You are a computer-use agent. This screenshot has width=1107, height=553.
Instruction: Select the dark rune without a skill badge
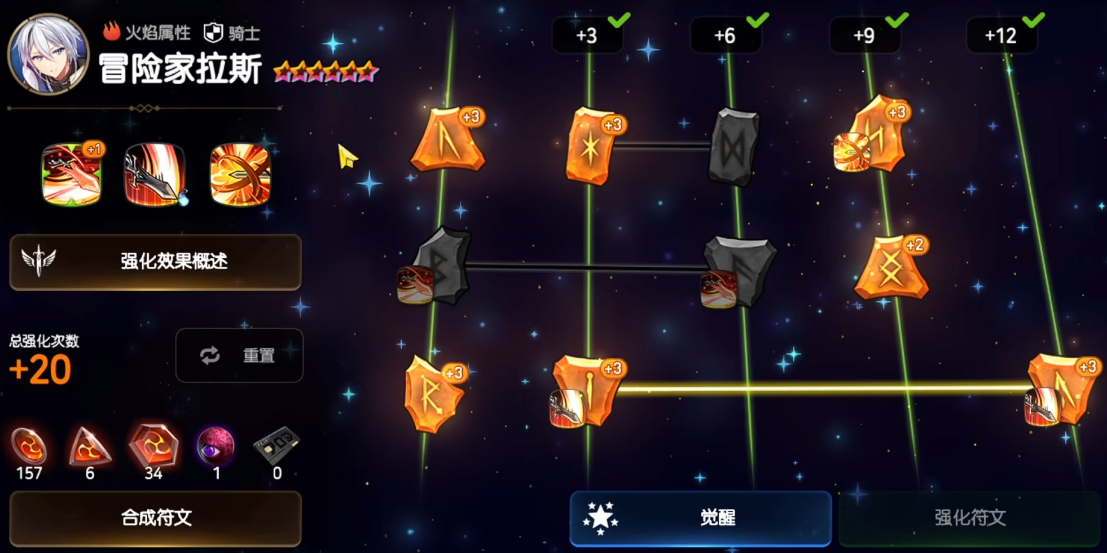[735, 146]
